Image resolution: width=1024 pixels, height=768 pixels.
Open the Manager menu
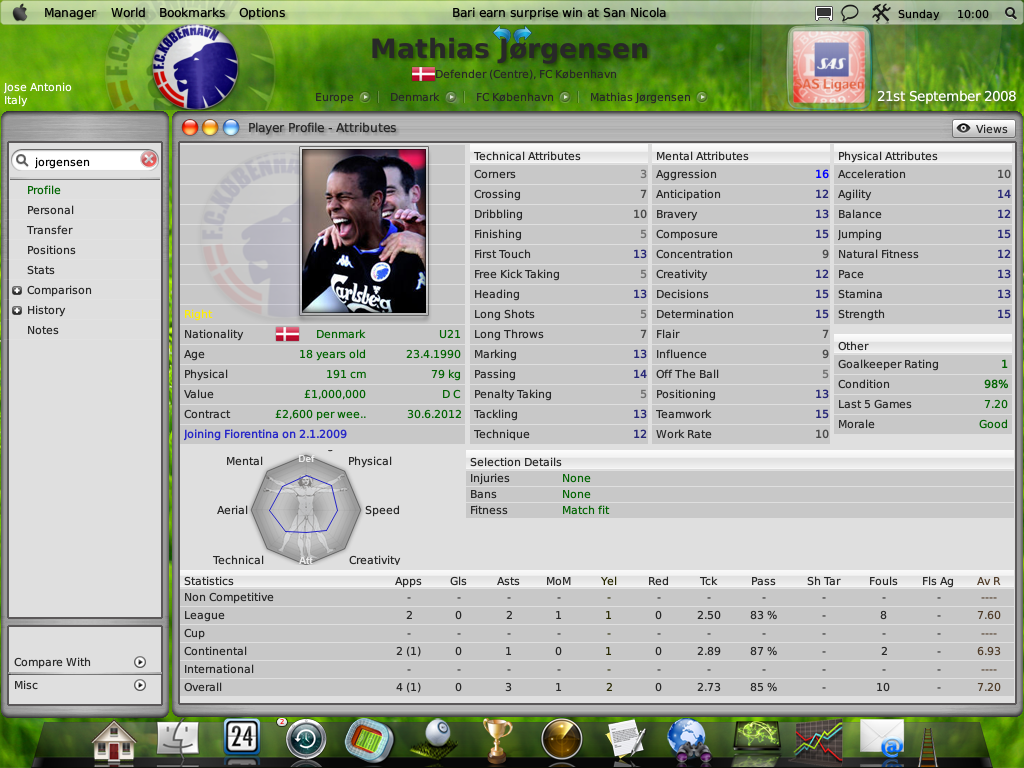click(71, 13)
